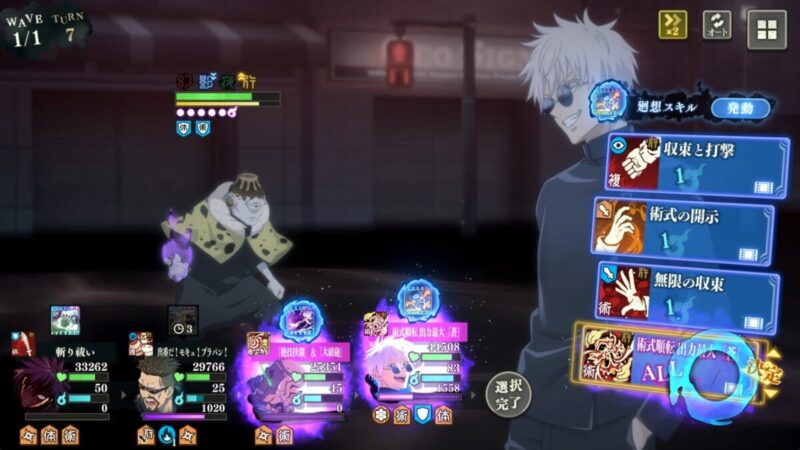The width and height of the screenshot is (800, 450).
Task: Open the recollection skill icon beside 廻想スキル
Action: 607,101
